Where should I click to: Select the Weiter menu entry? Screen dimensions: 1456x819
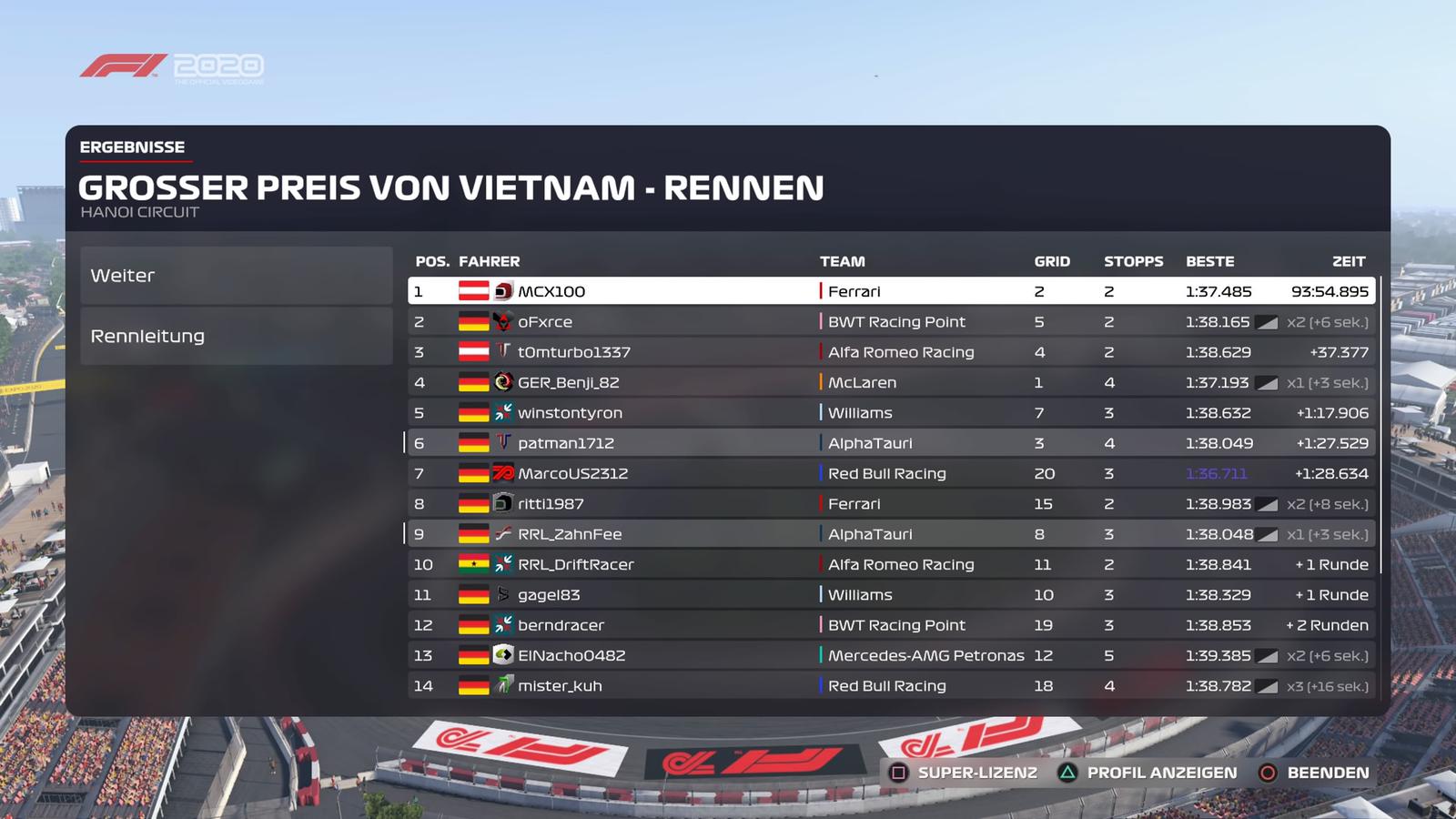[236, 276]
